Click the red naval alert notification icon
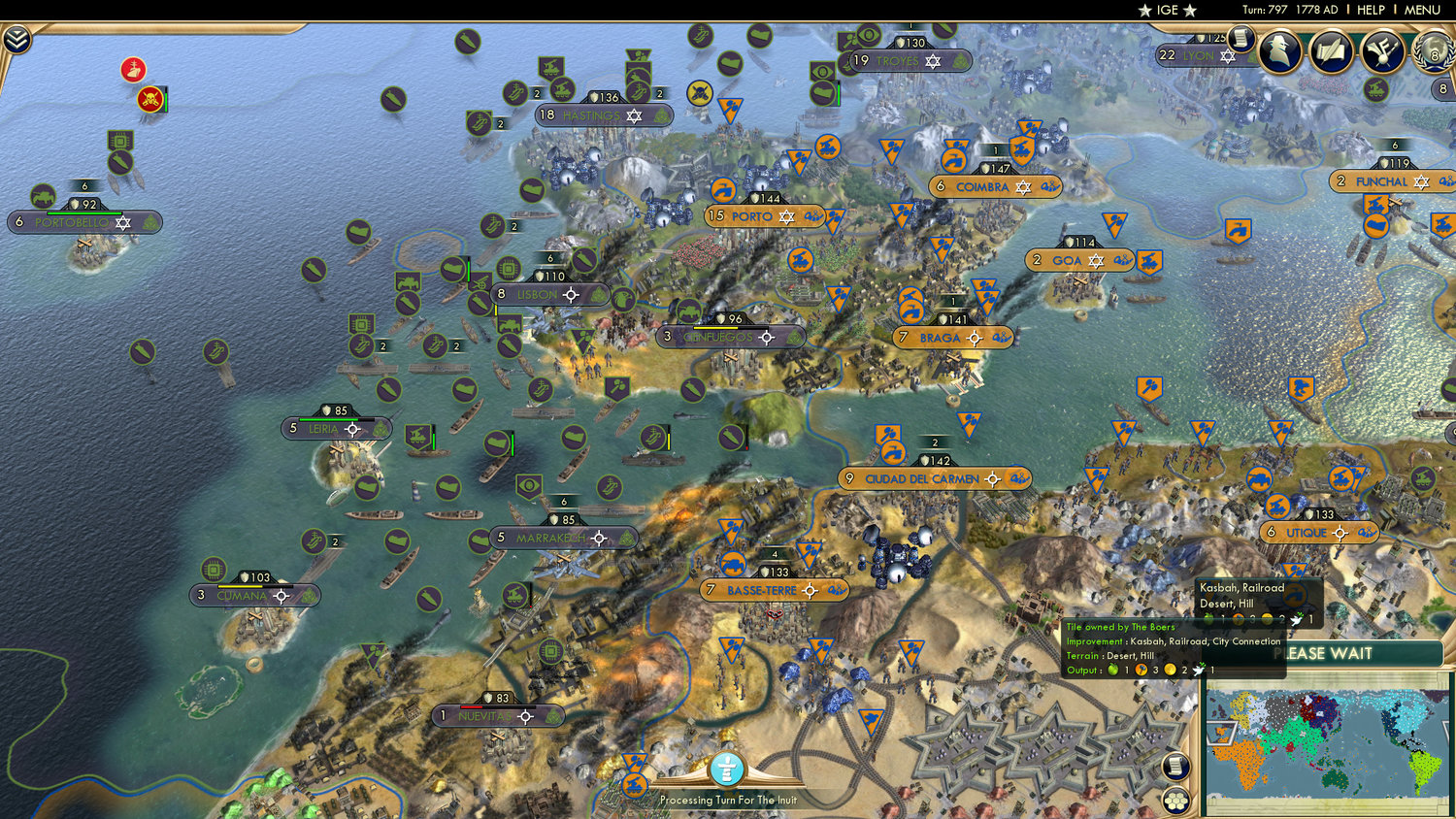Image resolution: width=1456 pixels, height=819 pixels. coord(133,70)
